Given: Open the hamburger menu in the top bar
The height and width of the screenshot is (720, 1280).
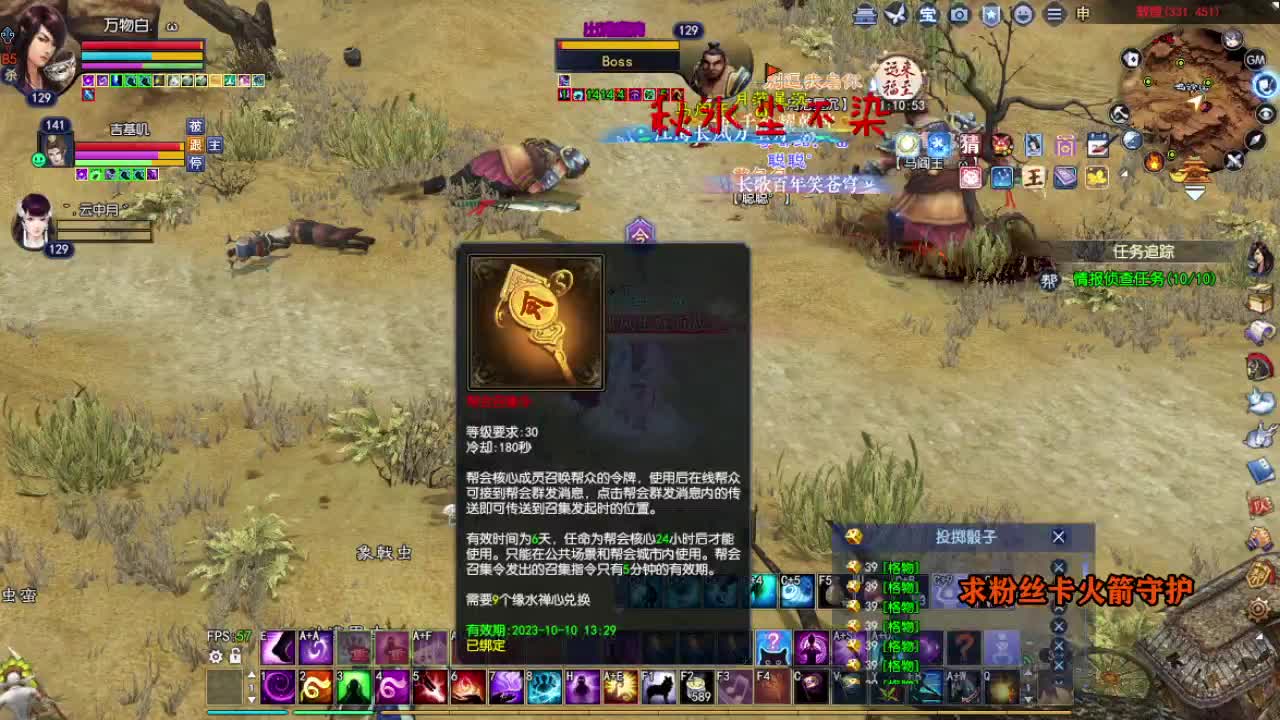Looking at the screenshot, I should pyautogui.click(x=1053, y=16).
